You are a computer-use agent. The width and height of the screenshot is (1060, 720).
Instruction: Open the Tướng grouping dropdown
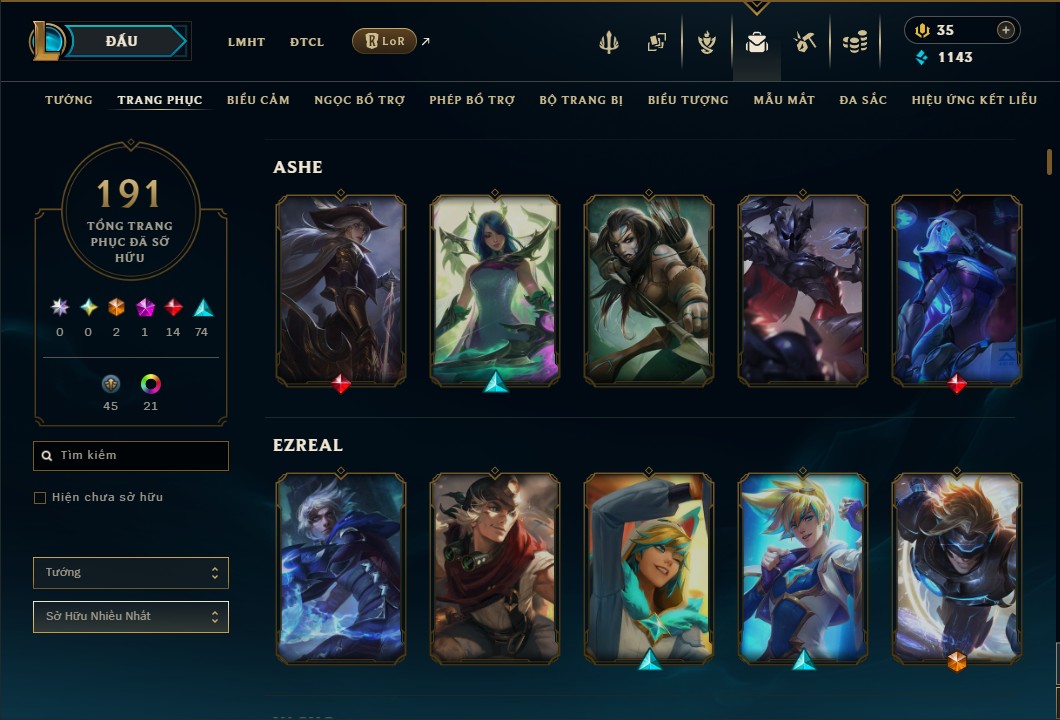[131, 573]
